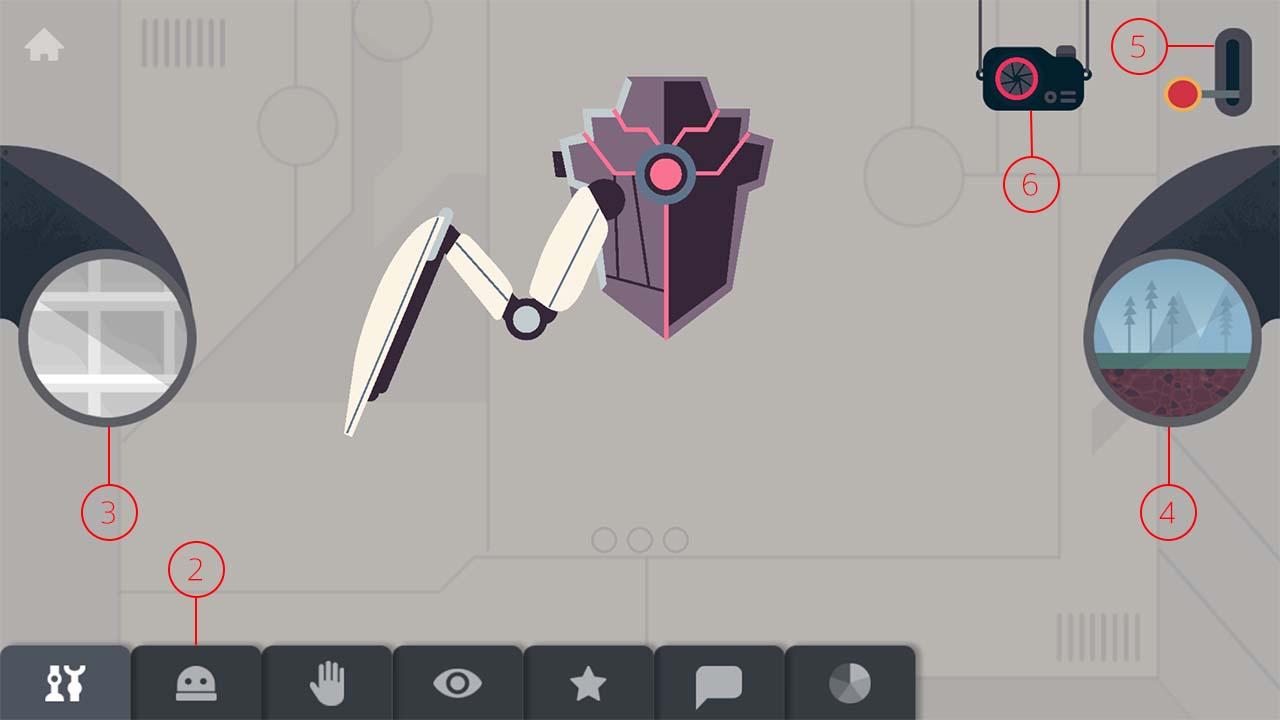Select the wrench tools tab
Image resolution: width=1280 pixels, height=720 pixels.
[x=63, y=684]
